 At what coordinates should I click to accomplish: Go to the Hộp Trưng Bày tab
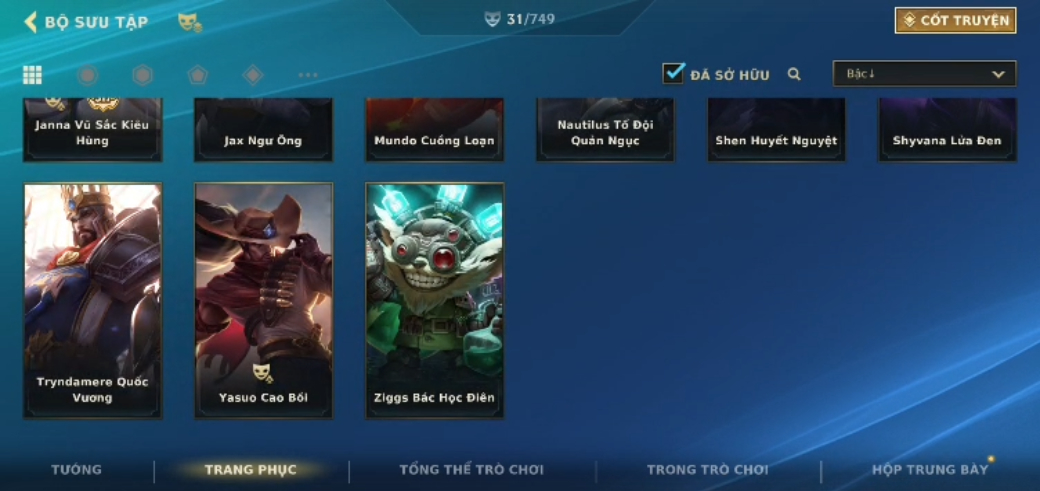point(930,470)
